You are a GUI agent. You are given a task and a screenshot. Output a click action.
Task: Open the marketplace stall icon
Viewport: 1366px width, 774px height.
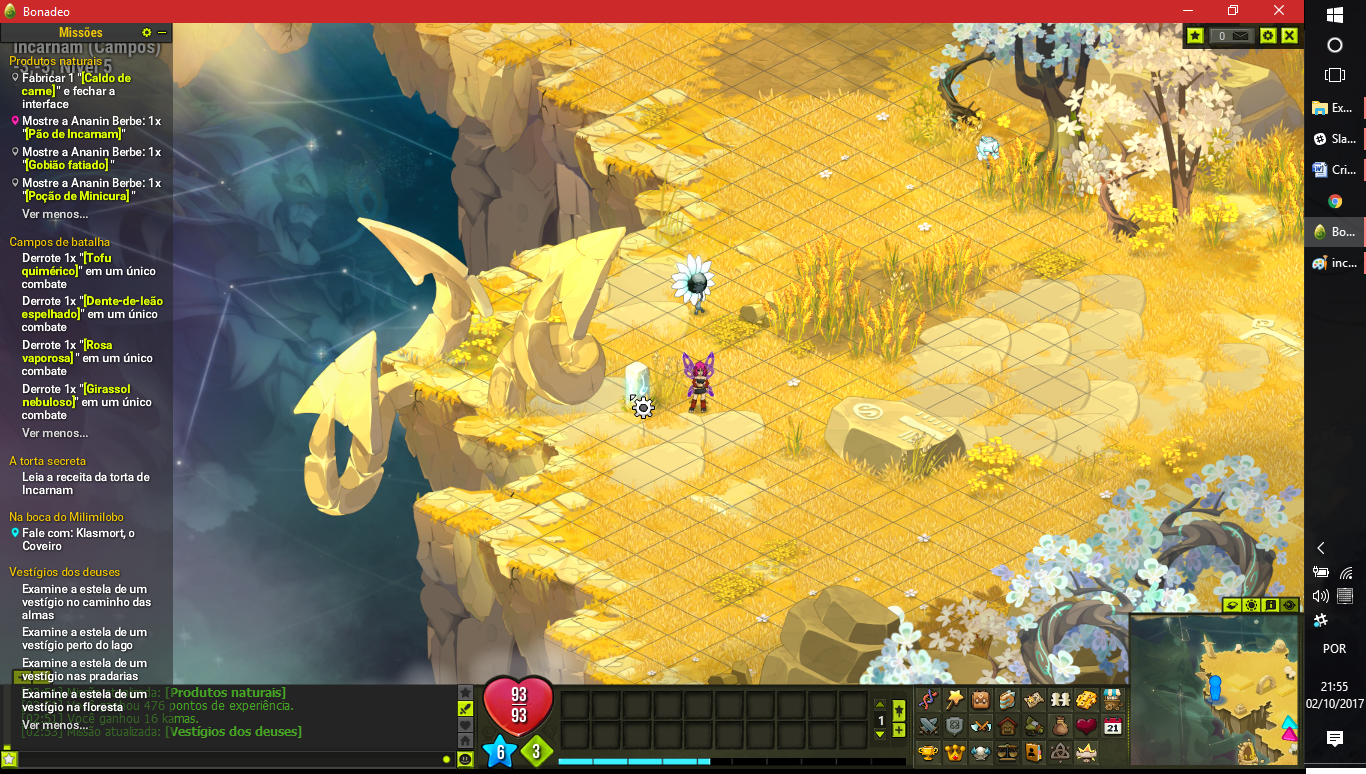click(x=1112, y=700)
